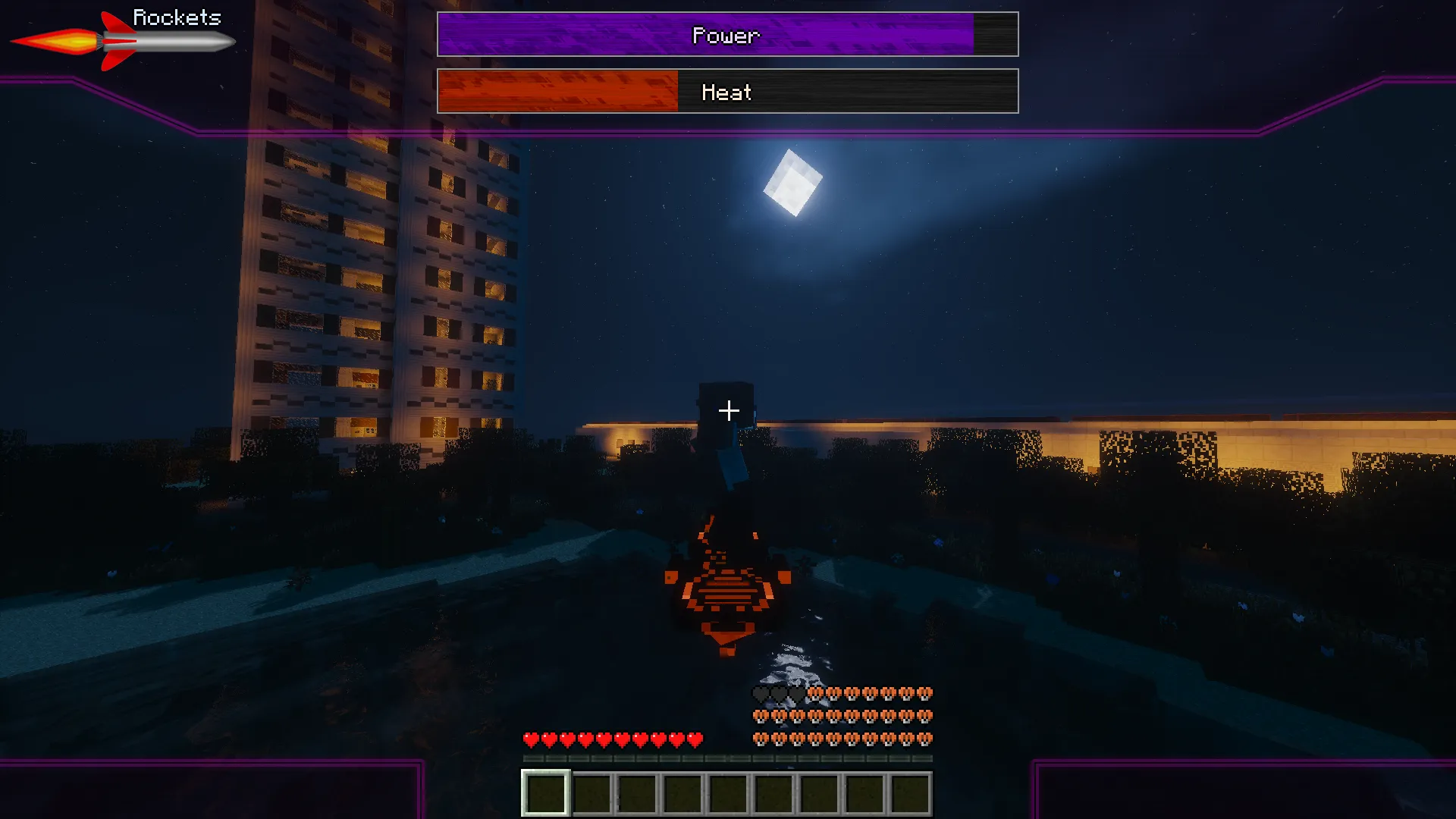The width and height of the screenshot is (1456, 819).
Task: Click an orange hunger icon above the hotbar
Action: pos(834,736)
